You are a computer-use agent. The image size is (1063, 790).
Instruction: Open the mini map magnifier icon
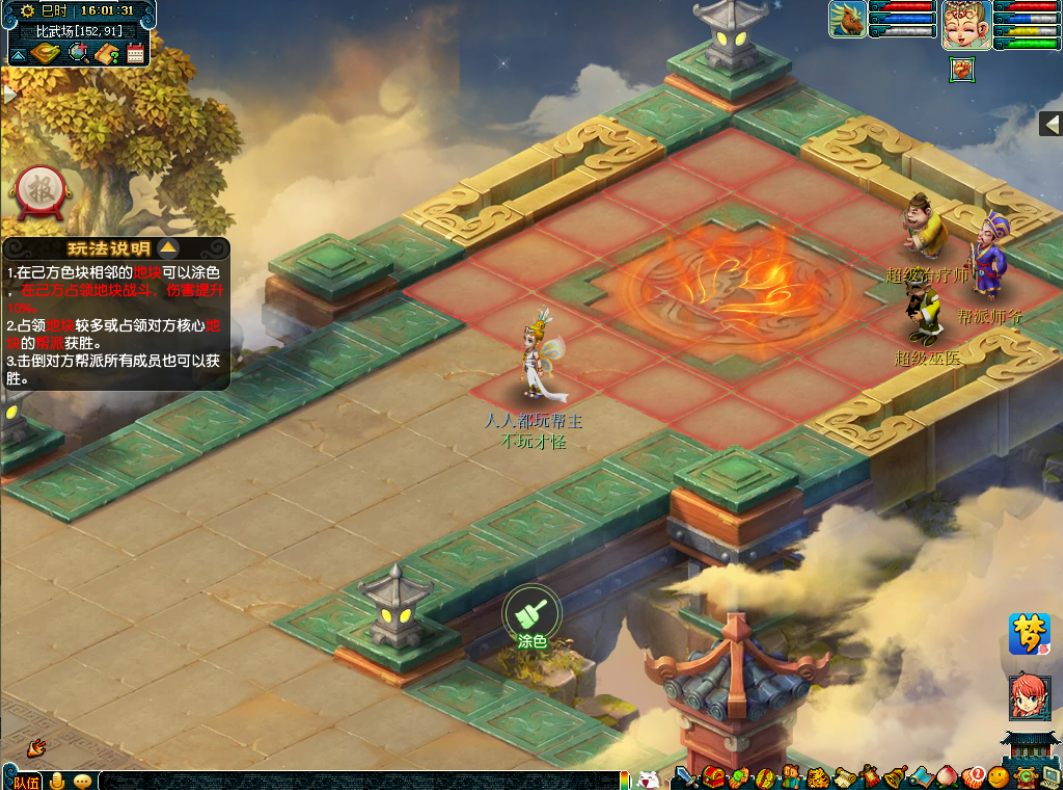click(77, 53)
